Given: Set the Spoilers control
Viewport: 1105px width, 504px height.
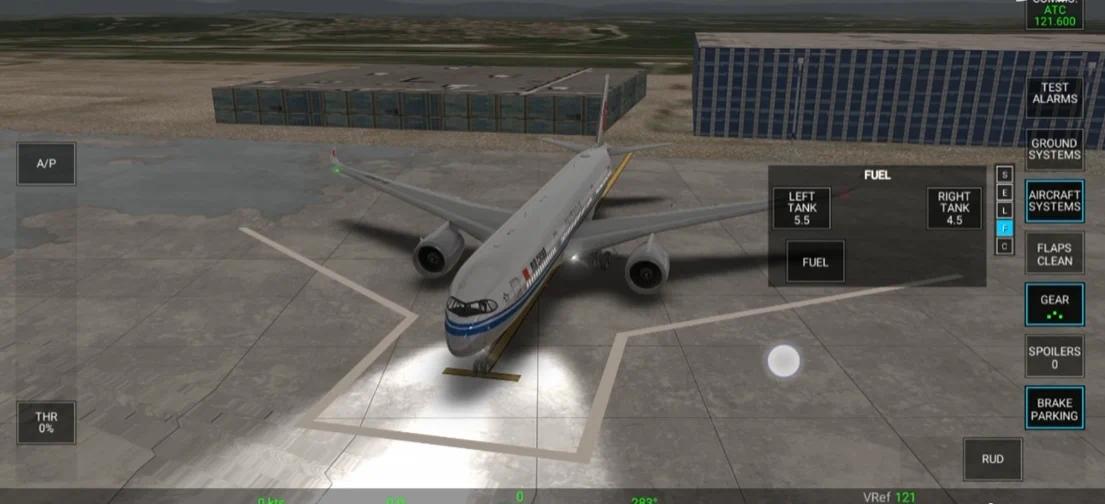Looking at the screenshot, I should coord(1055,357).
